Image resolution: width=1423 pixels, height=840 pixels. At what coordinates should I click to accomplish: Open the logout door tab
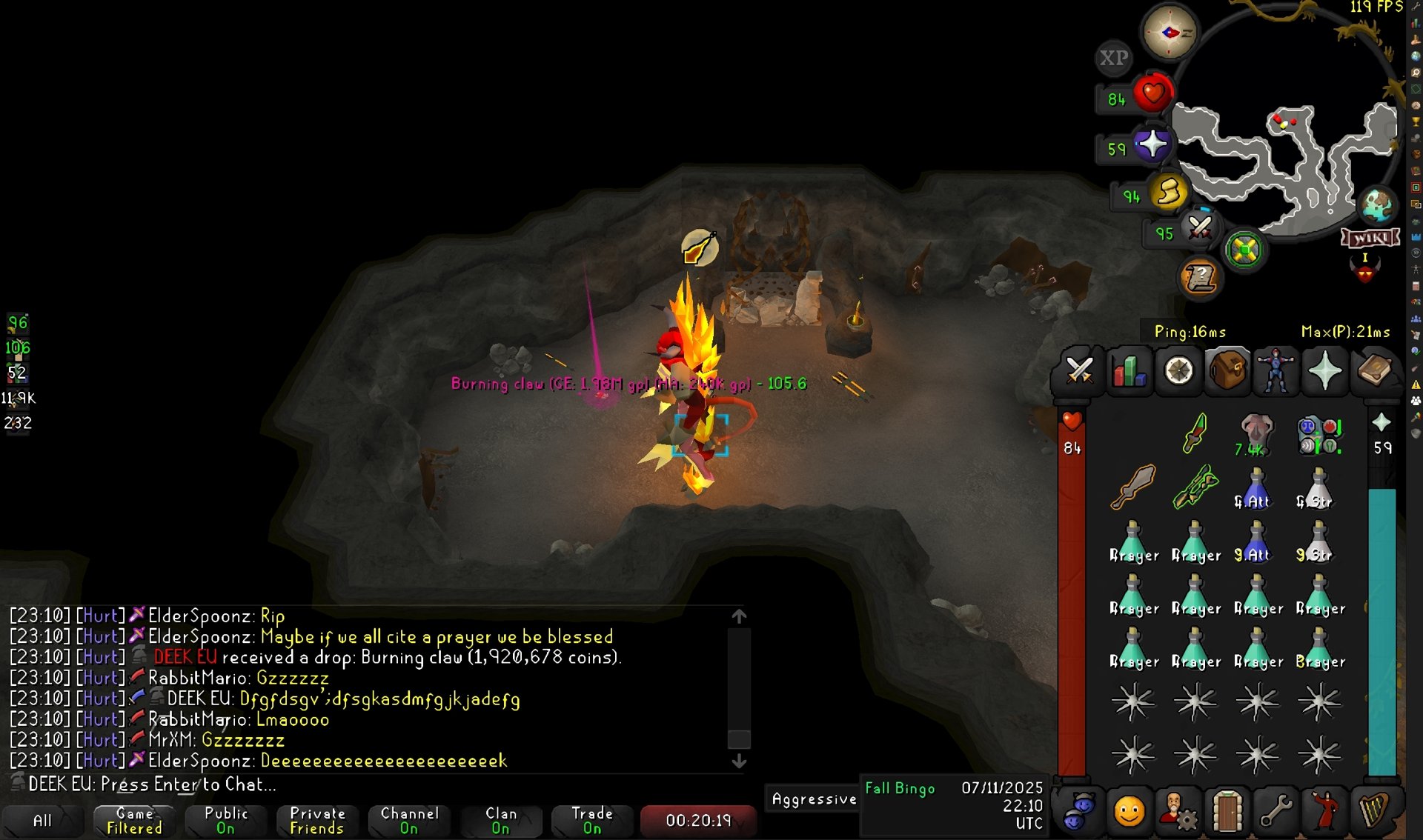[1227, 810]
